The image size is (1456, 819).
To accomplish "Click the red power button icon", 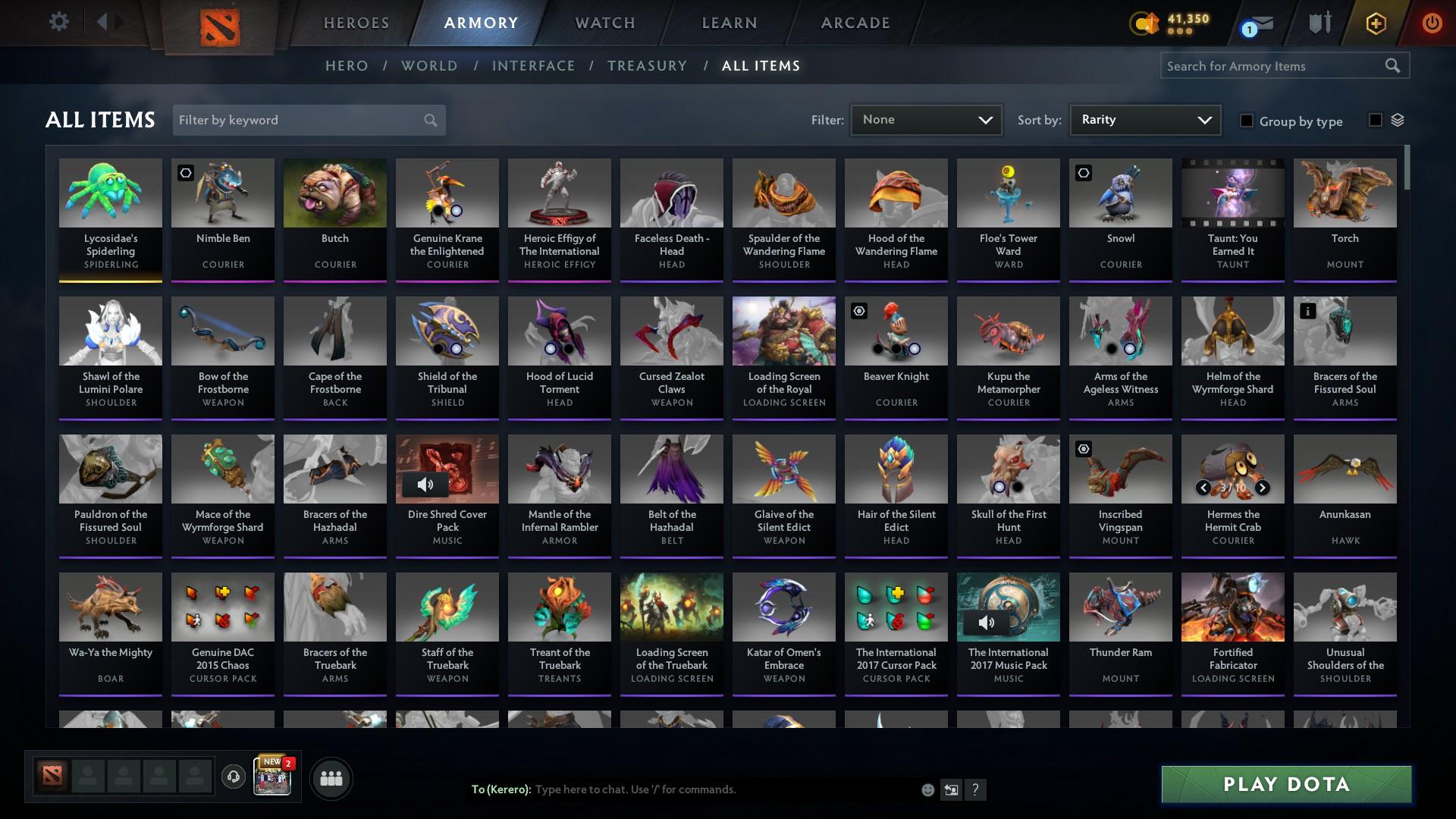I will click(x=1432, y=24).
